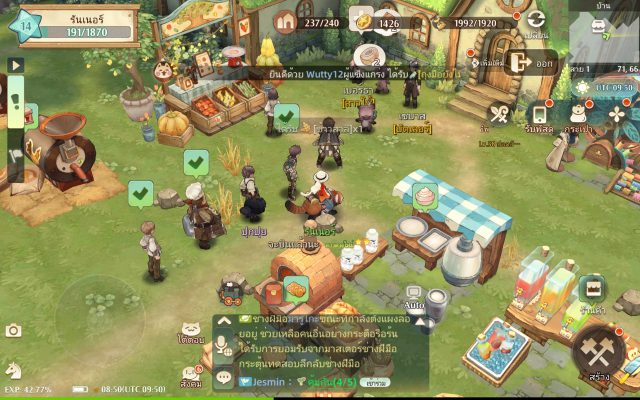Open the player level 14 profile badge
The height and width of the screenshot is (400, 640).
(27, 23)
